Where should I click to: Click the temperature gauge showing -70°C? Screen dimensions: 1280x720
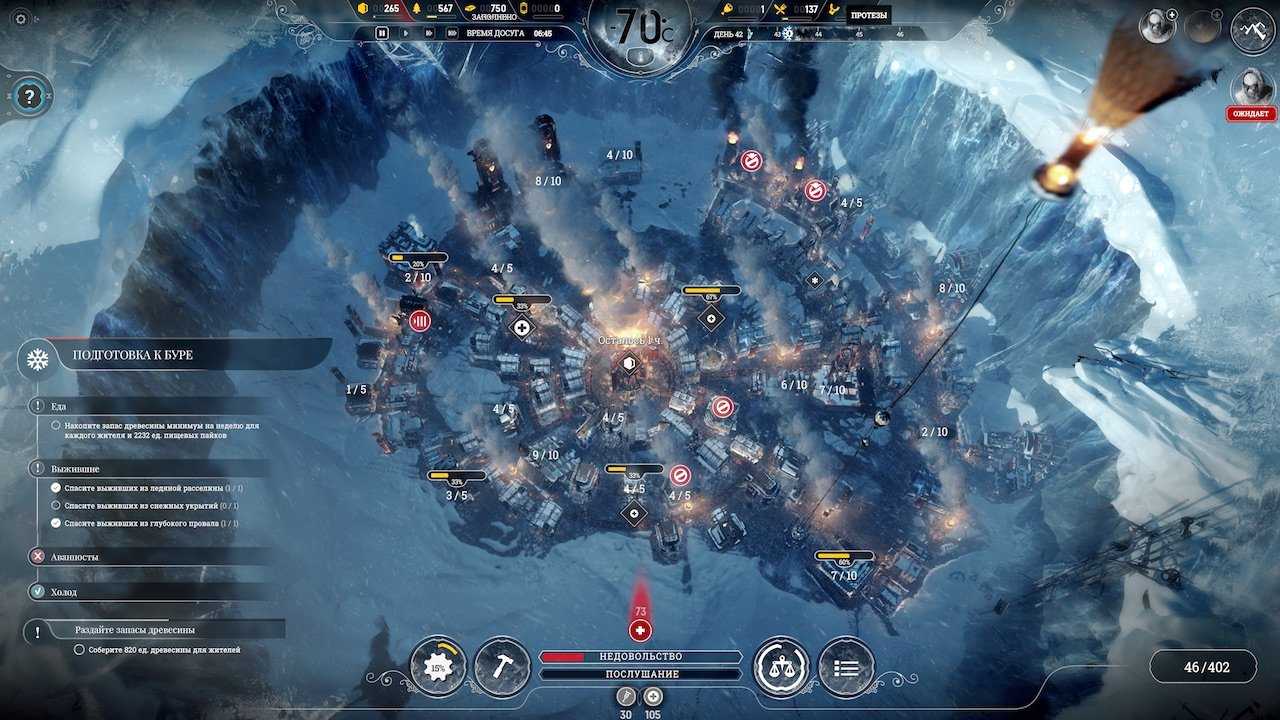tap(640, 30)
